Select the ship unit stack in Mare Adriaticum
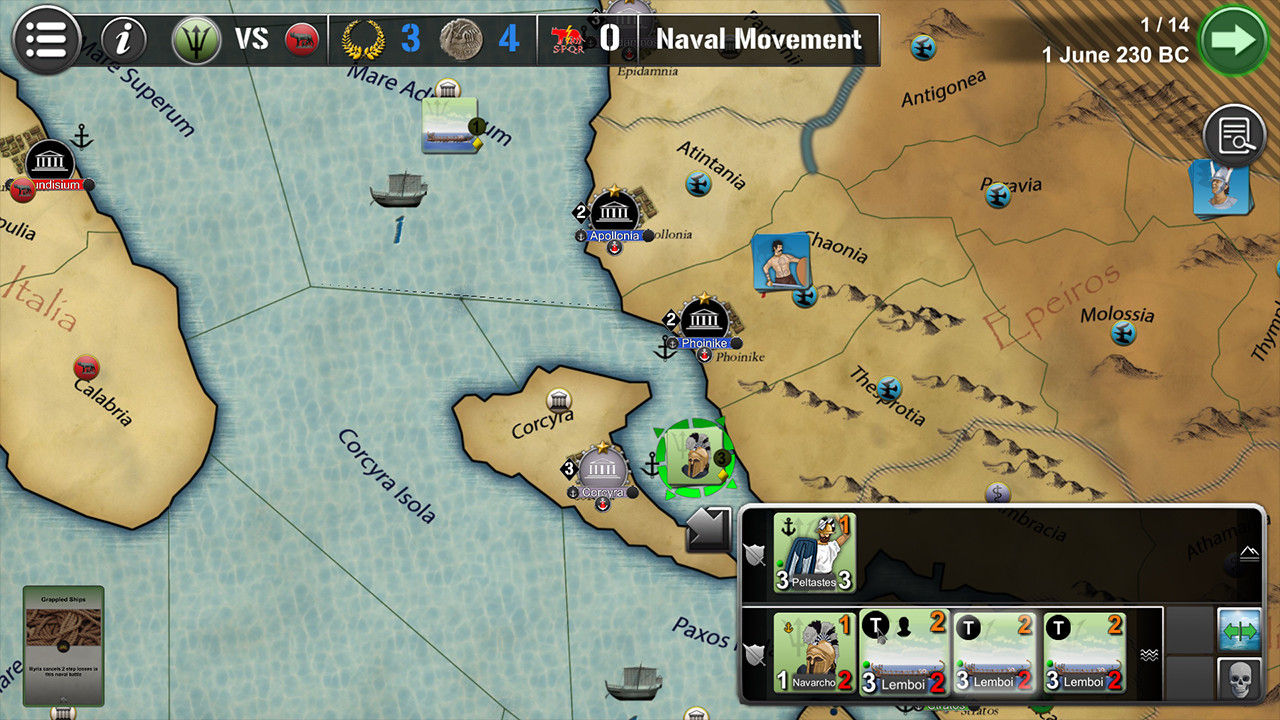This screenshot has height=720, width=1280. click(450, 125)
